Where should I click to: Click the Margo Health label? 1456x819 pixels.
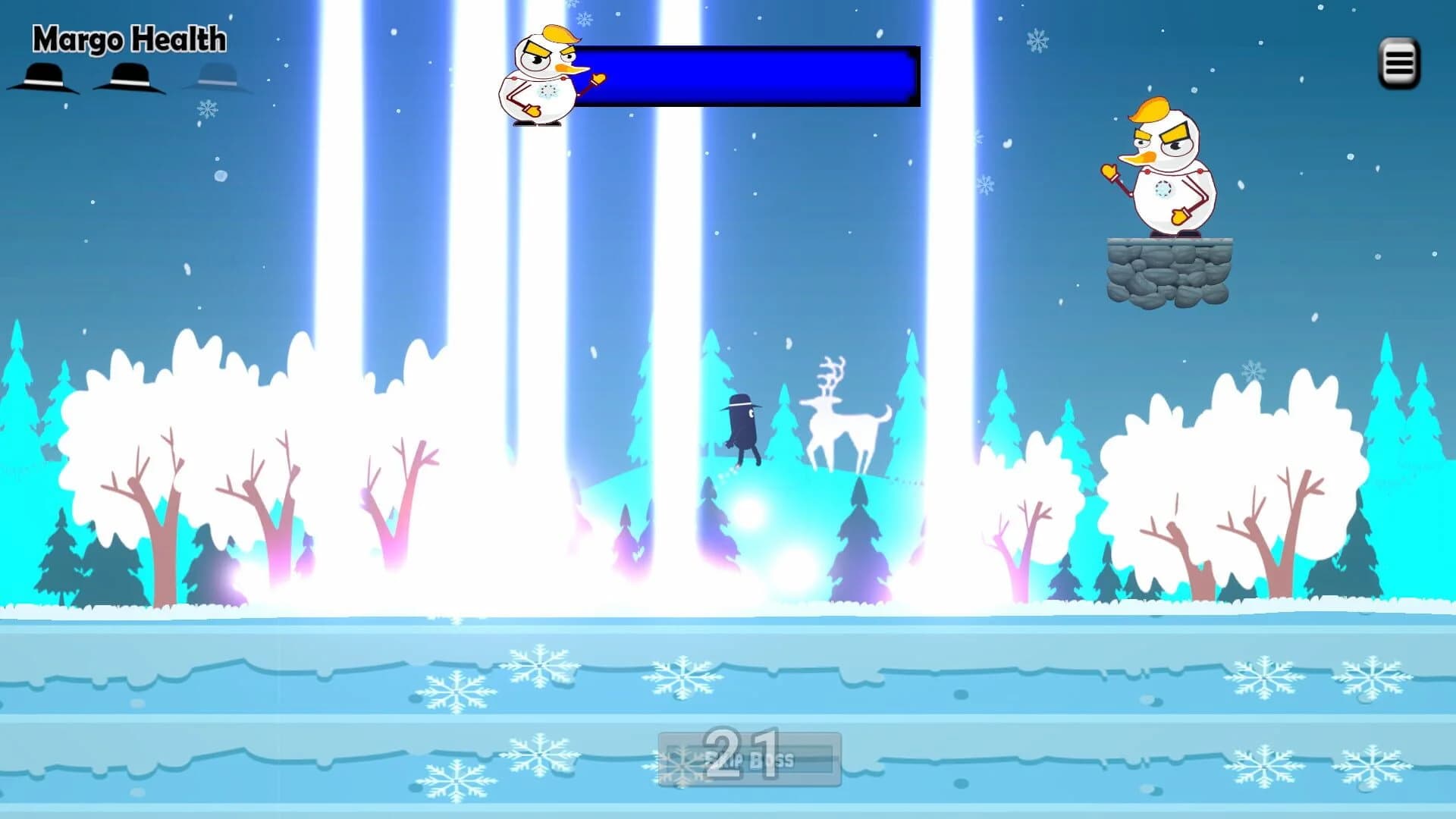click(x=127, y=39)
